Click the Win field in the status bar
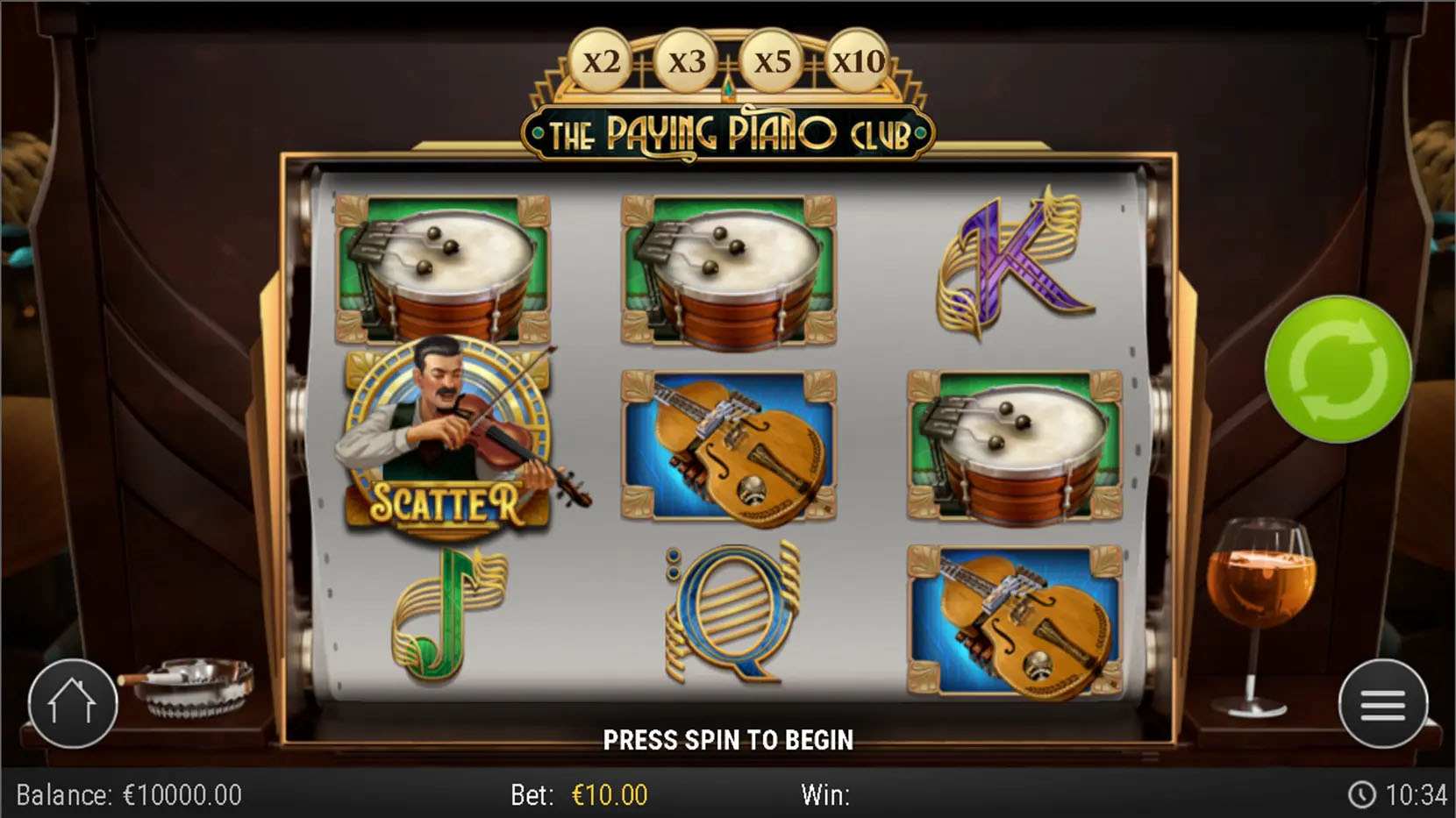The height and width of the screenshot is (818, 1456). point(825,794)
